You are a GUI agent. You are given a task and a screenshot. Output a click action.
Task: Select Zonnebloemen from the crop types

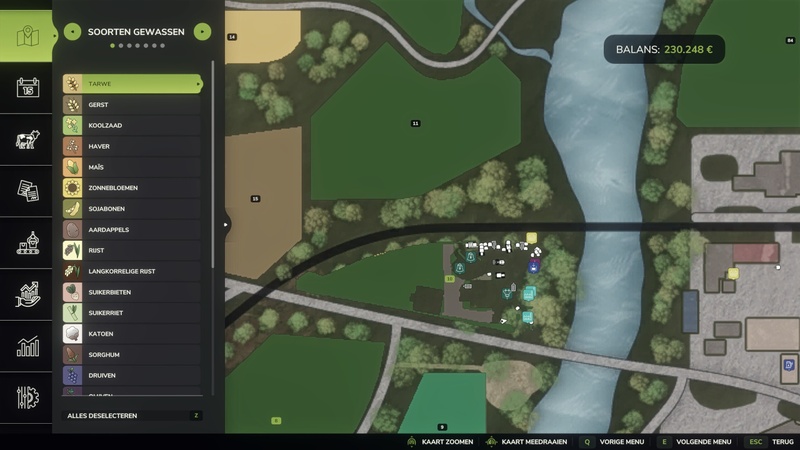[132, 188]
